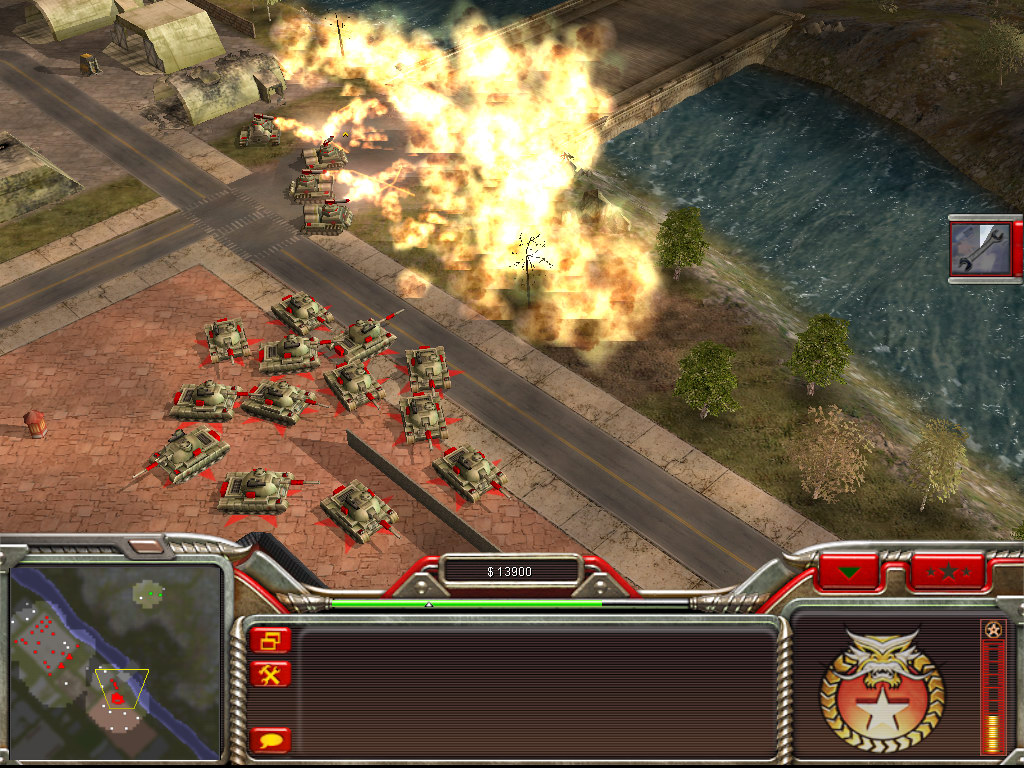Open the chat speech-bubble button
The image size is (1024, 768).
pyautogui.click(x=271, y=740)
